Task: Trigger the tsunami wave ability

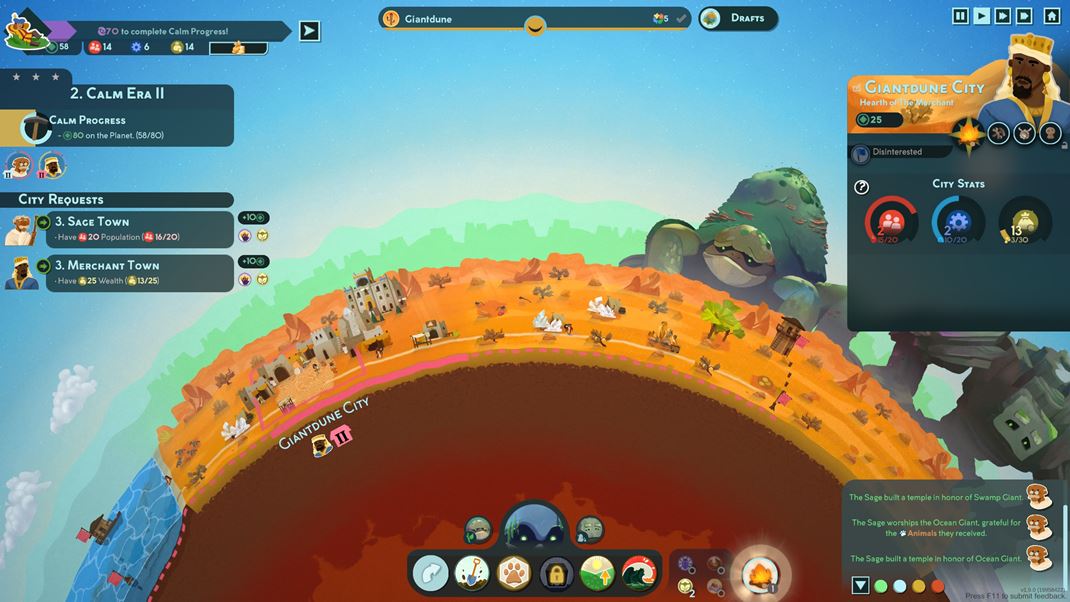Action: point(639,573)
